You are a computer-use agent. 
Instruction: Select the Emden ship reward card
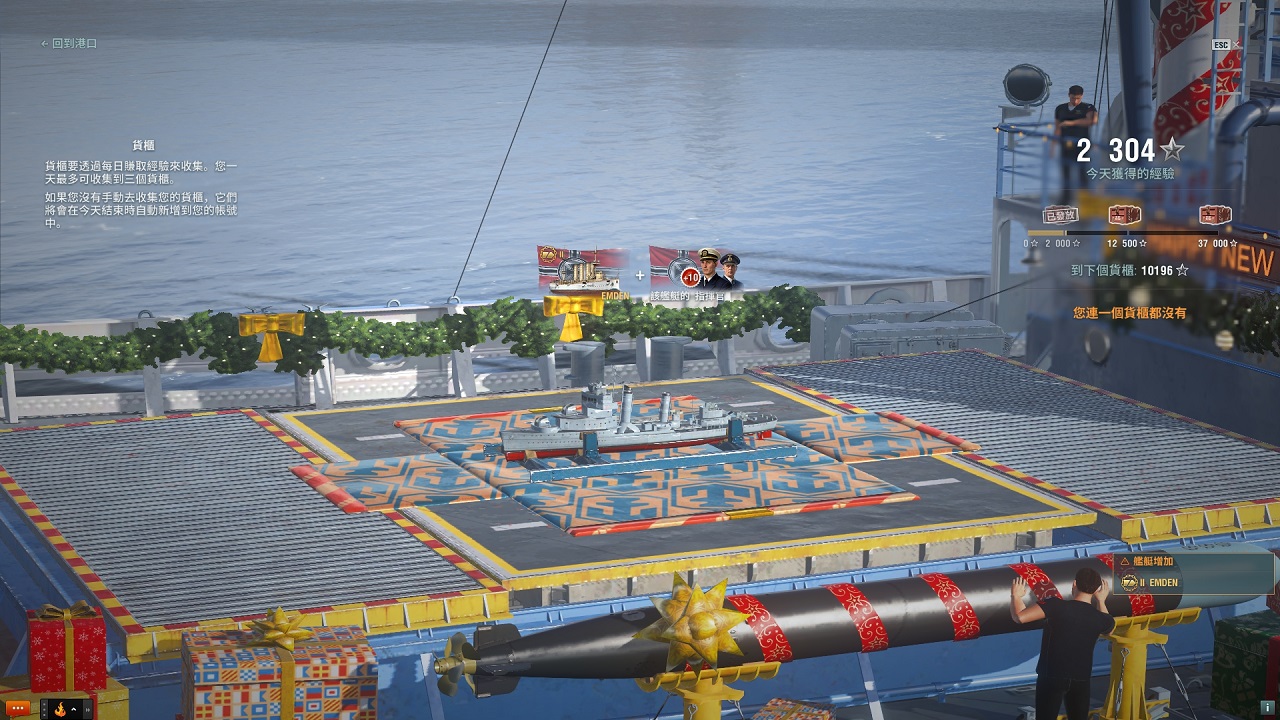point(583,272)
